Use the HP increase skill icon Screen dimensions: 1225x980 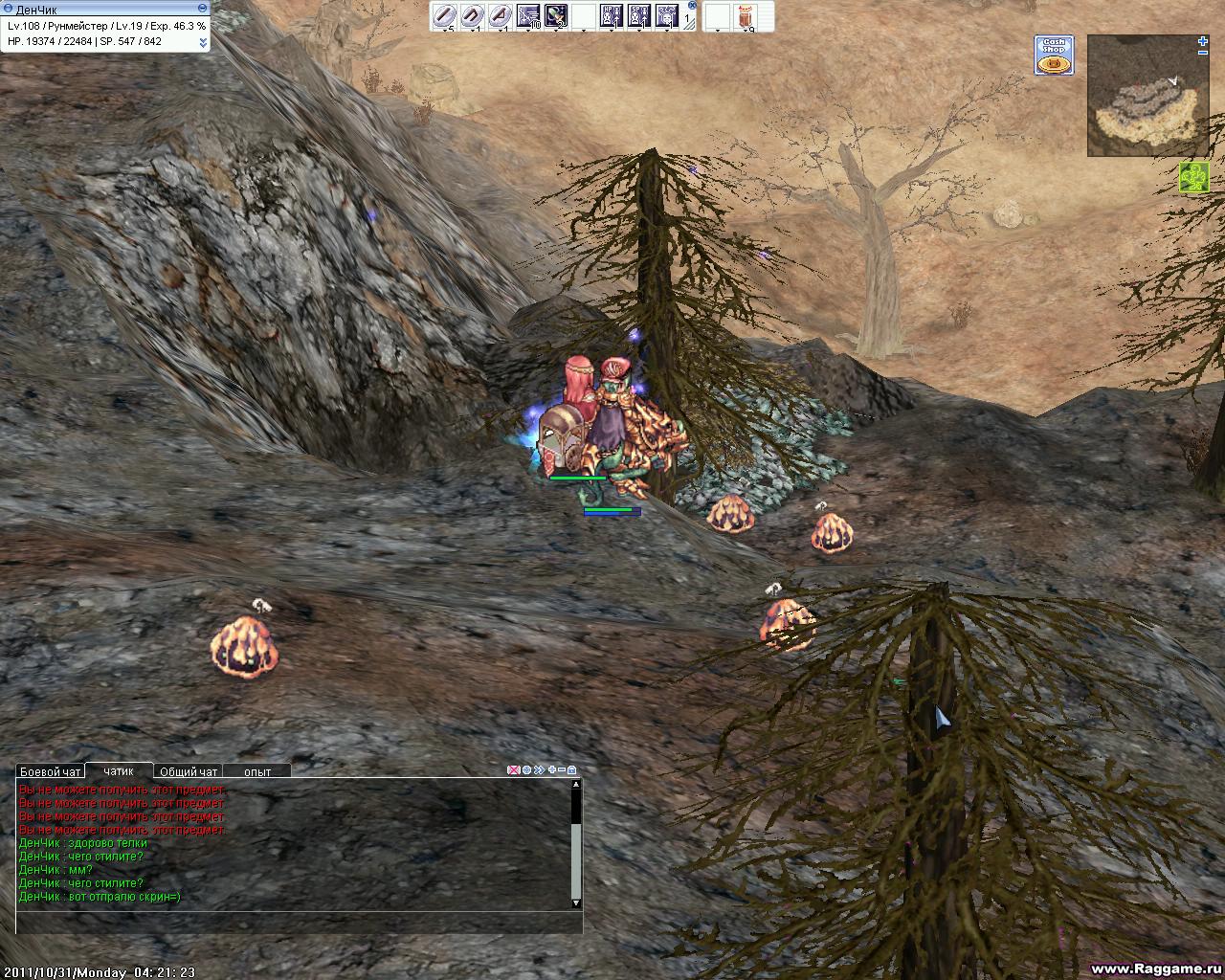tap(612, 15)
